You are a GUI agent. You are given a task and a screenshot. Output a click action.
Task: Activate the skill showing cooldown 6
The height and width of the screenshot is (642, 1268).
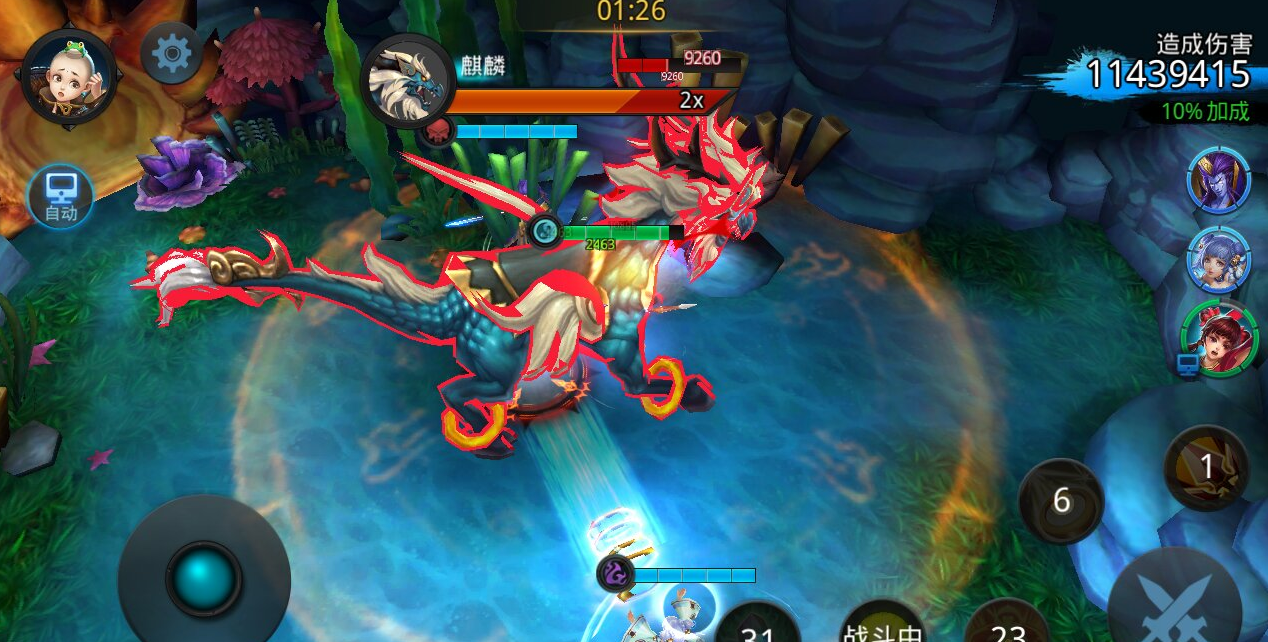tap(1061, 500)
